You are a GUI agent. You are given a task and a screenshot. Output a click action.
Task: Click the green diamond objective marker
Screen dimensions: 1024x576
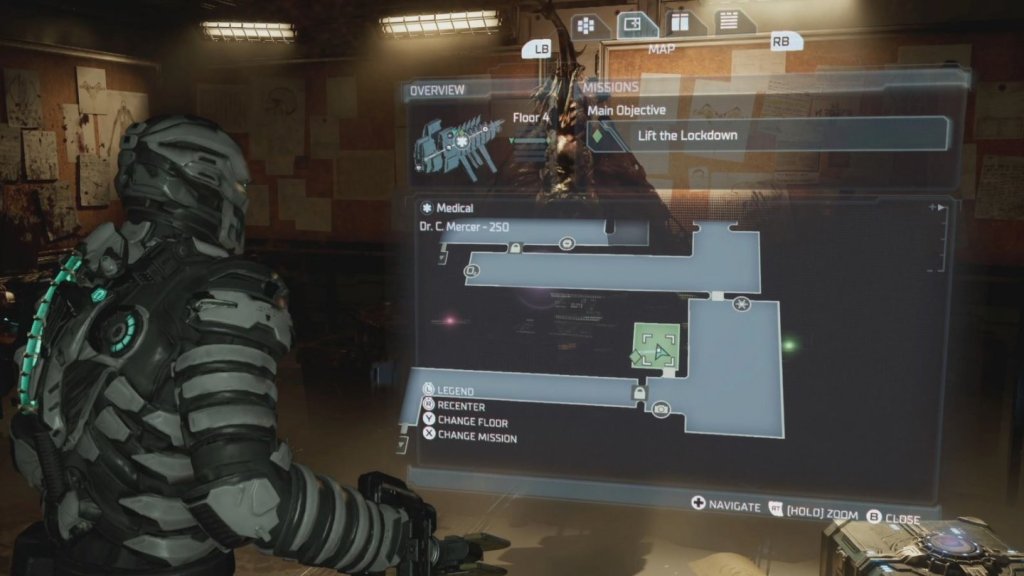638,356
